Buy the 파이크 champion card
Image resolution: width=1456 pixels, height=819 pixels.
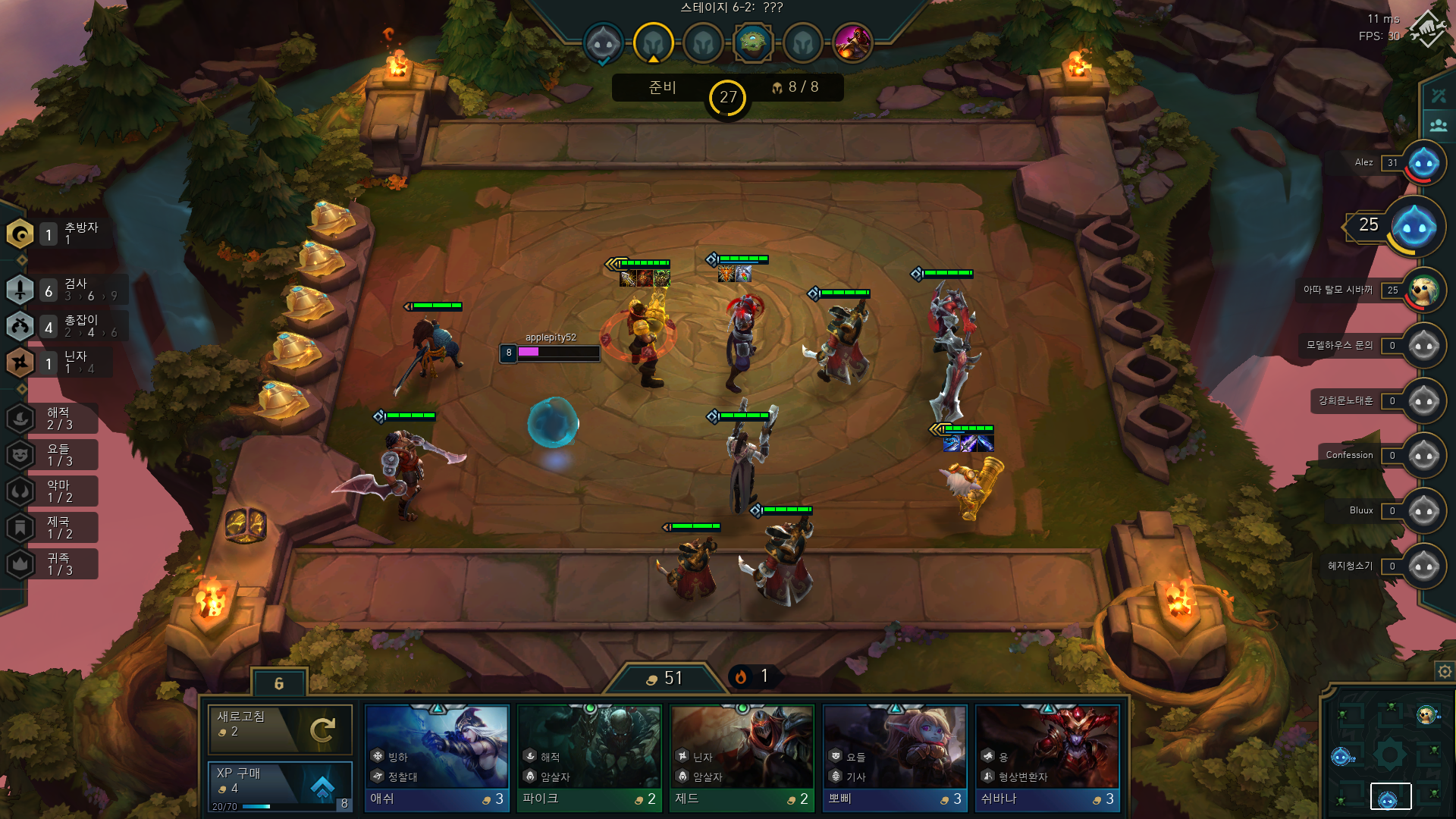click(589, 758)
